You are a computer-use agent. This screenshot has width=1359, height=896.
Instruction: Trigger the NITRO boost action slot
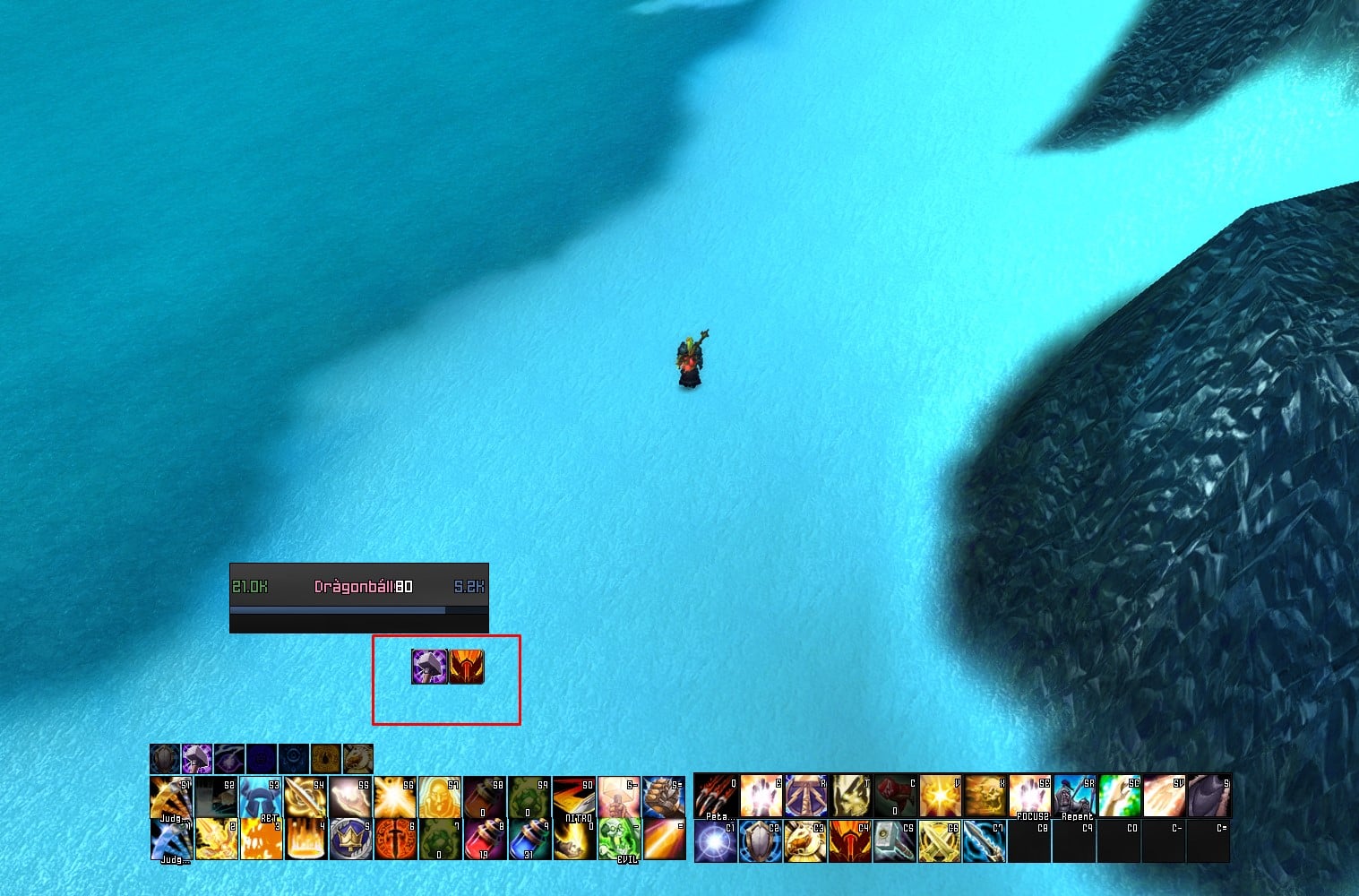pos(574,797)
